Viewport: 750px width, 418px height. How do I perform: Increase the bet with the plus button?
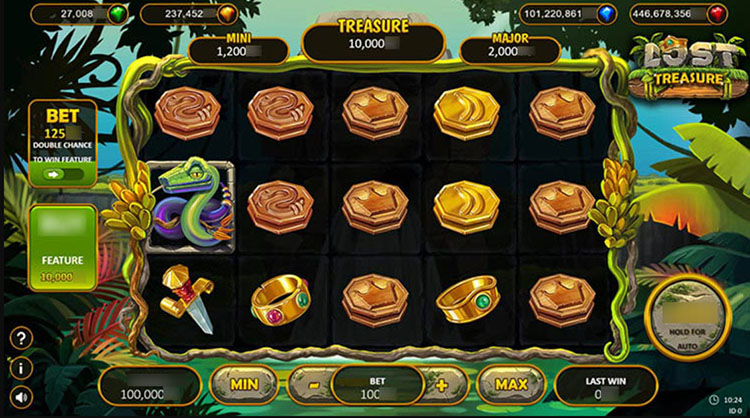[443, 384]
